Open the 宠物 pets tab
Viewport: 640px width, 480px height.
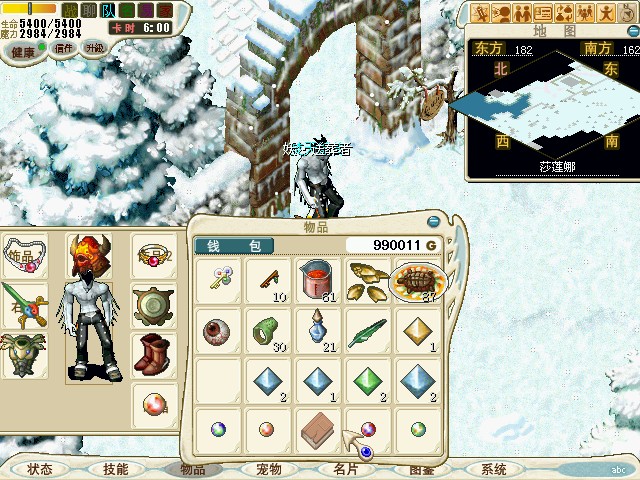[269, 469]
